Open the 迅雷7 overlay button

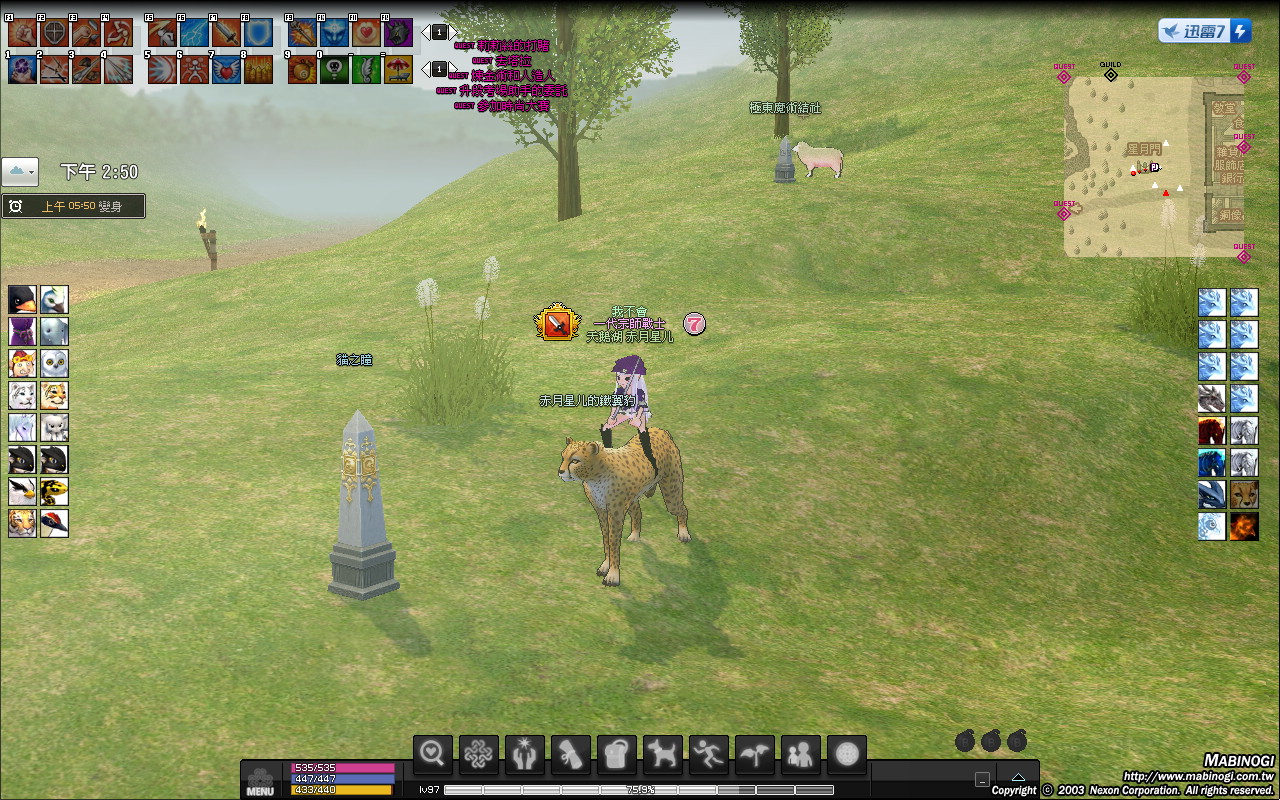click(1204, 31)
